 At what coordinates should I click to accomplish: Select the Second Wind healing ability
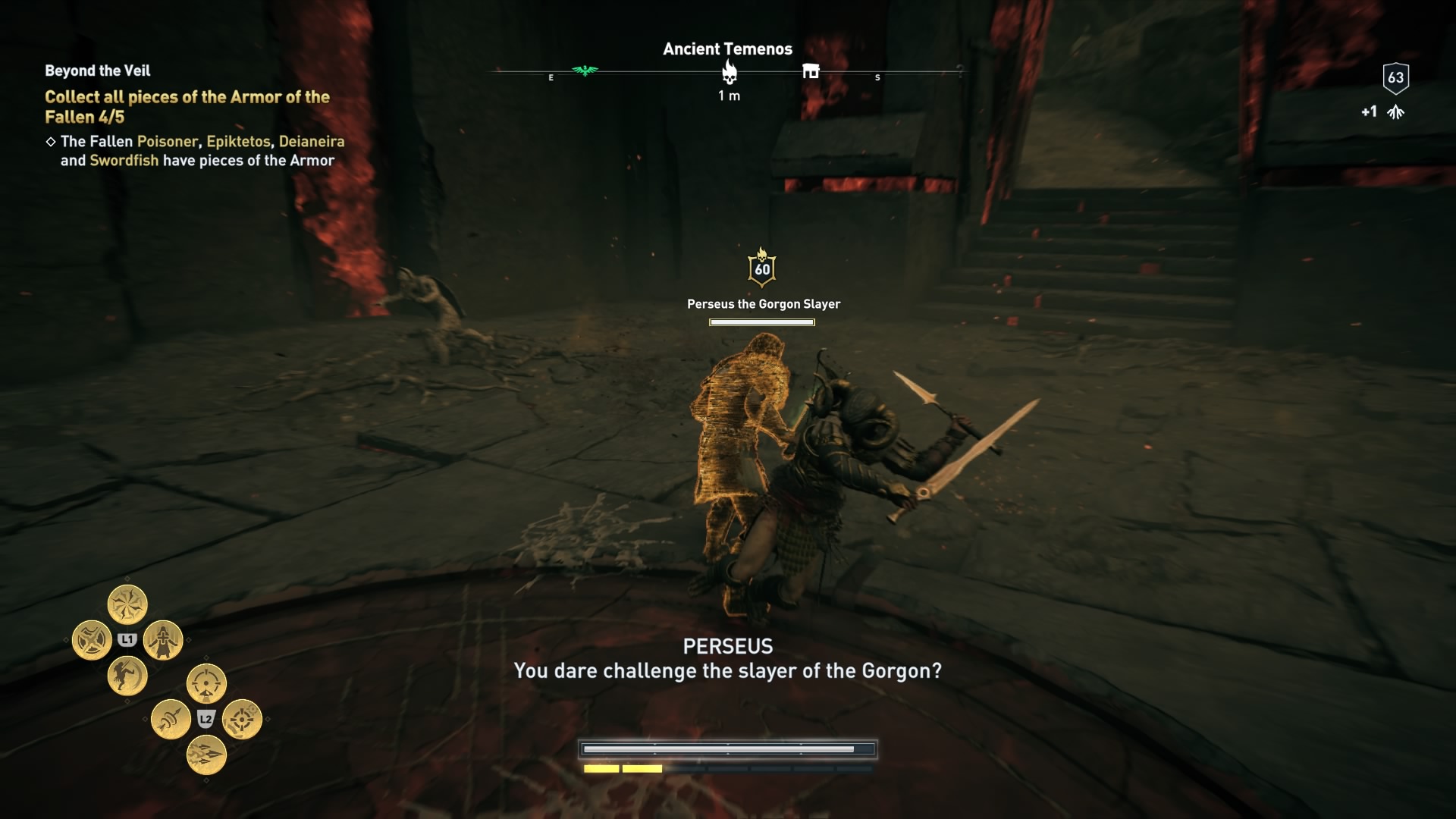(164, 639)
